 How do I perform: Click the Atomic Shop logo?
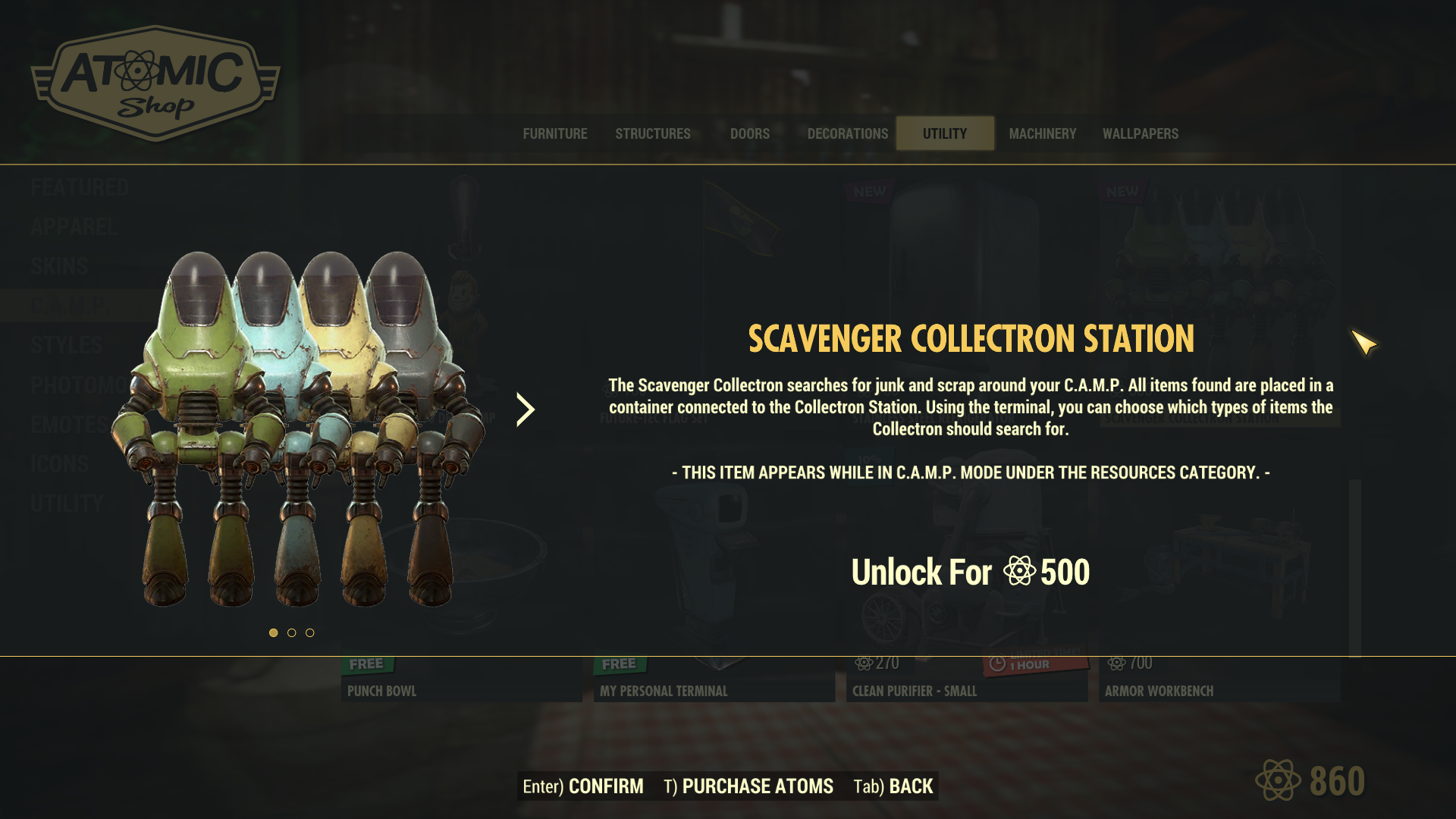(x=155, y=80)
